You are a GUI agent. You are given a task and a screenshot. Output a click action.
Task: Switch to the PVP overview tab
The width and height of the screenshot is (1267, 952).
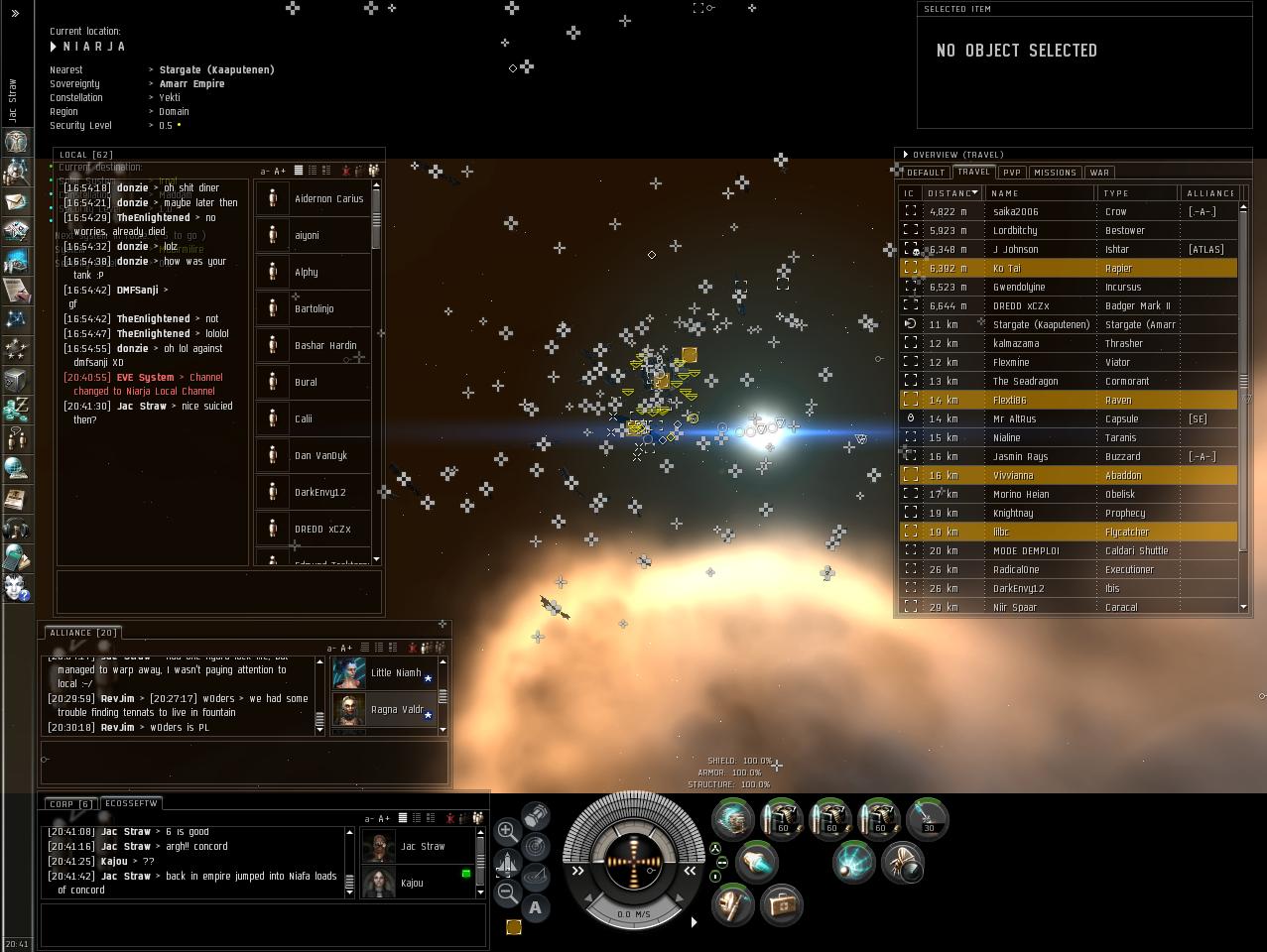point(1011,173)
